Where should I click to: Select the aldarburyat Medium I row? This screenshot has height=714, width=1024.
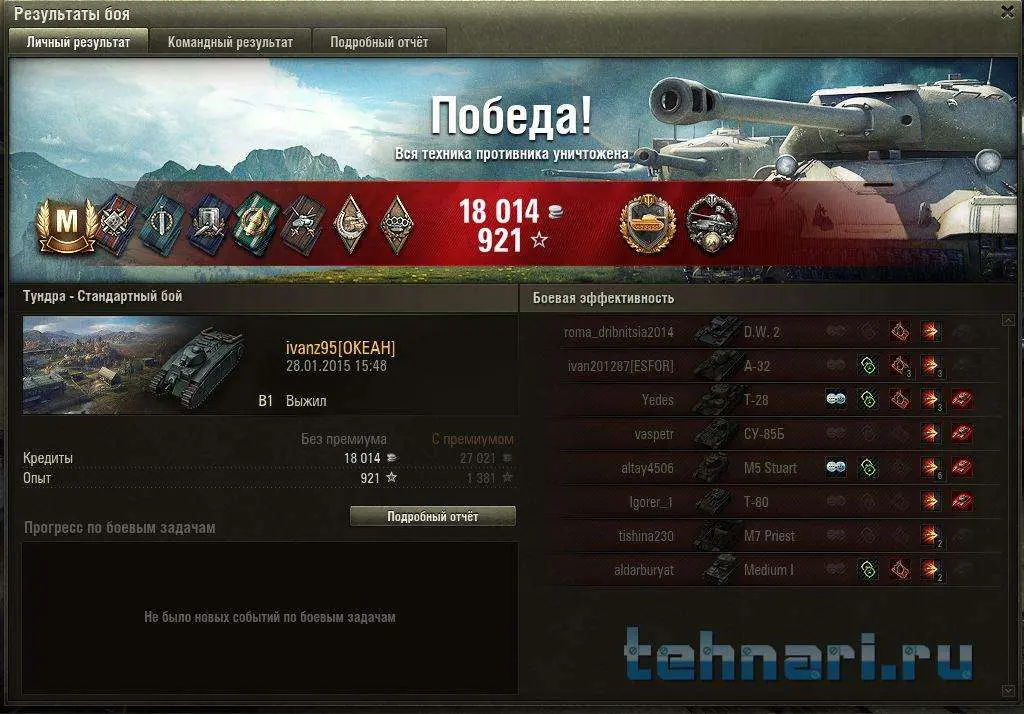(x=760, y=570)
